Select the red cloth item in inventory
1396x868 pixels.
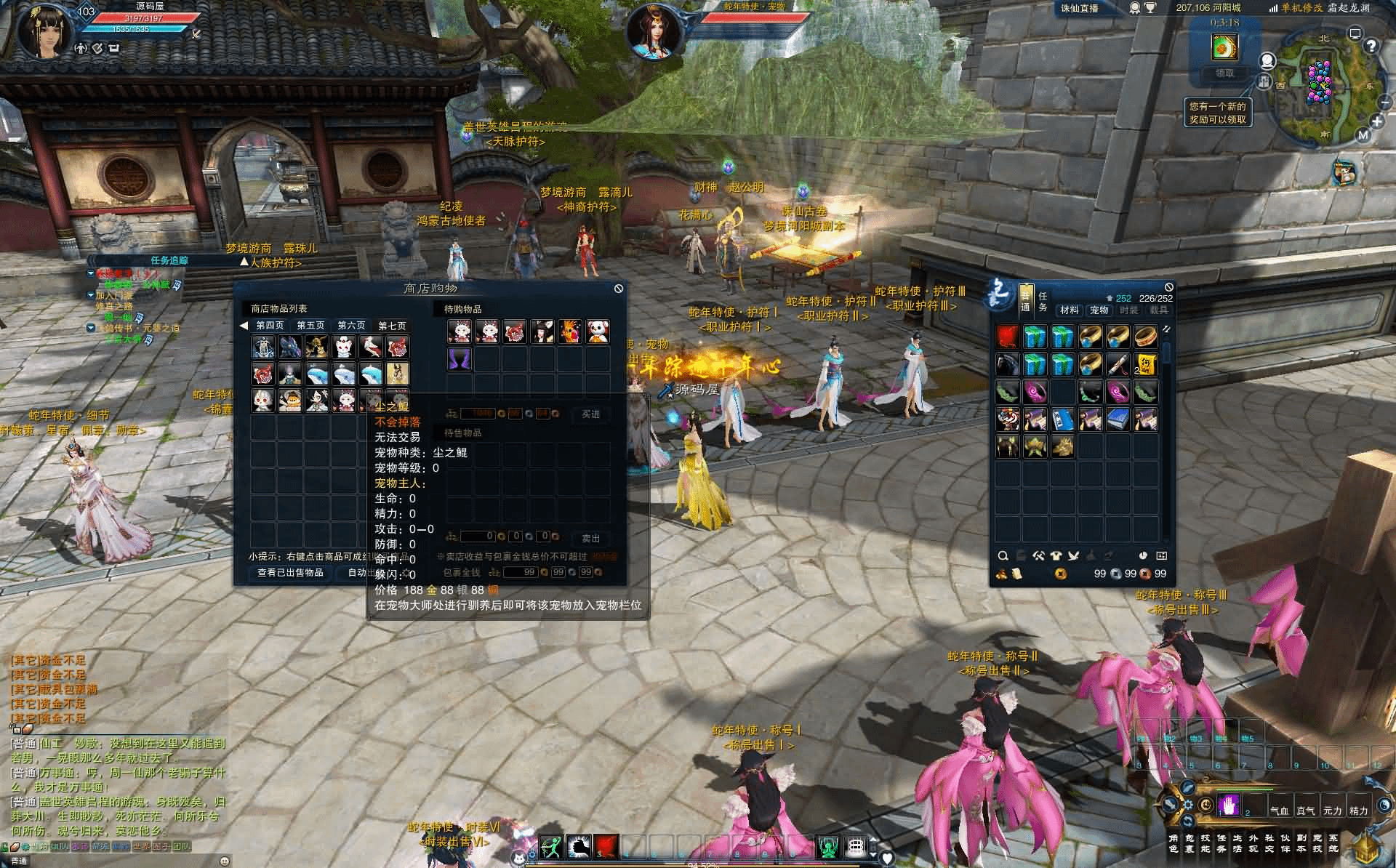1007,337
